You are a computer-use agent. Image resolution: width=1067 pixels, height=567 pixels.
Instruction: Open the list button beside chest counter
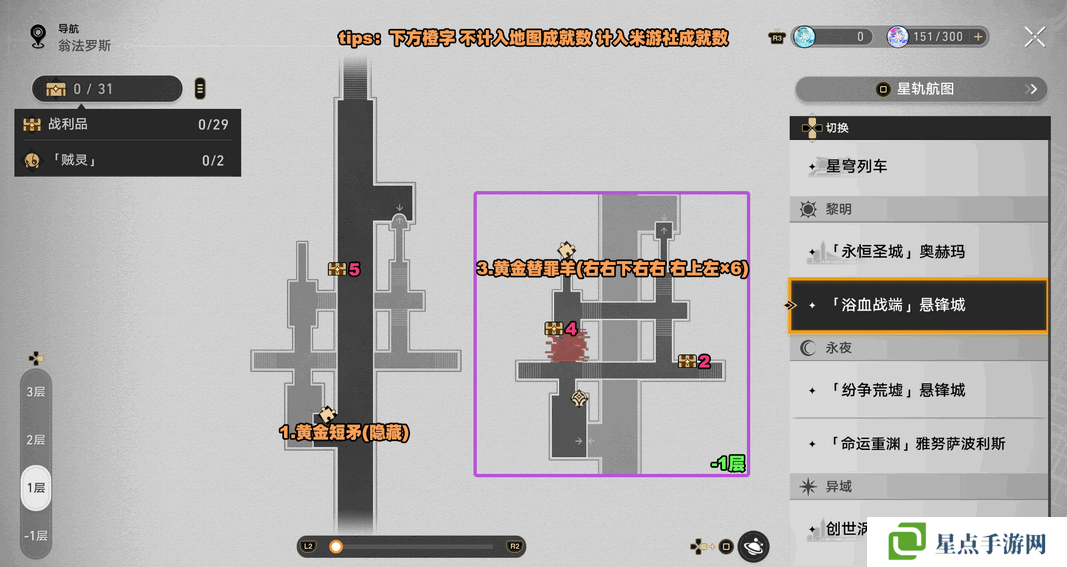click(200, 89)
